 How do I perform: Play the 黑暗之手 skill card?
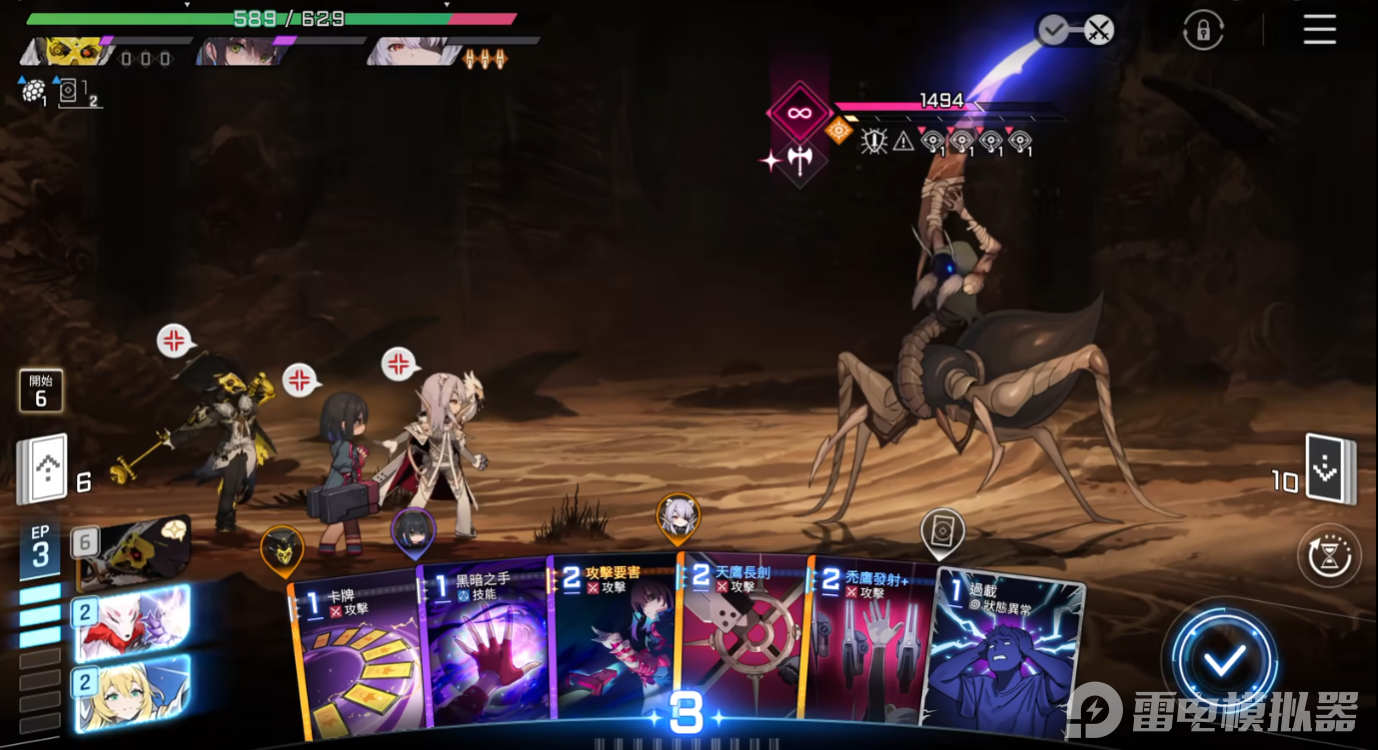tap(482, 650)
